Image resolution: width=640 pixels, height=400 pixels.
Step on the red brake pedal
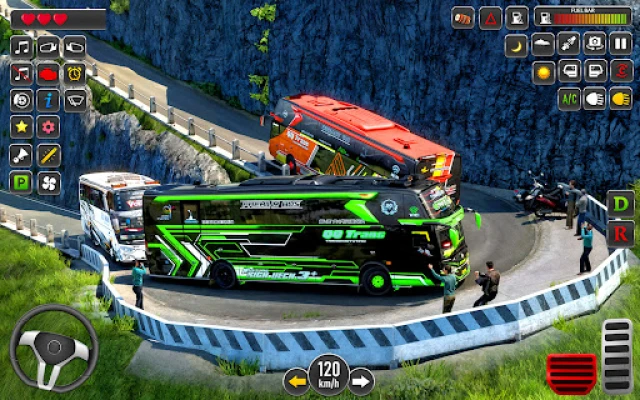[x=571, y=373]
